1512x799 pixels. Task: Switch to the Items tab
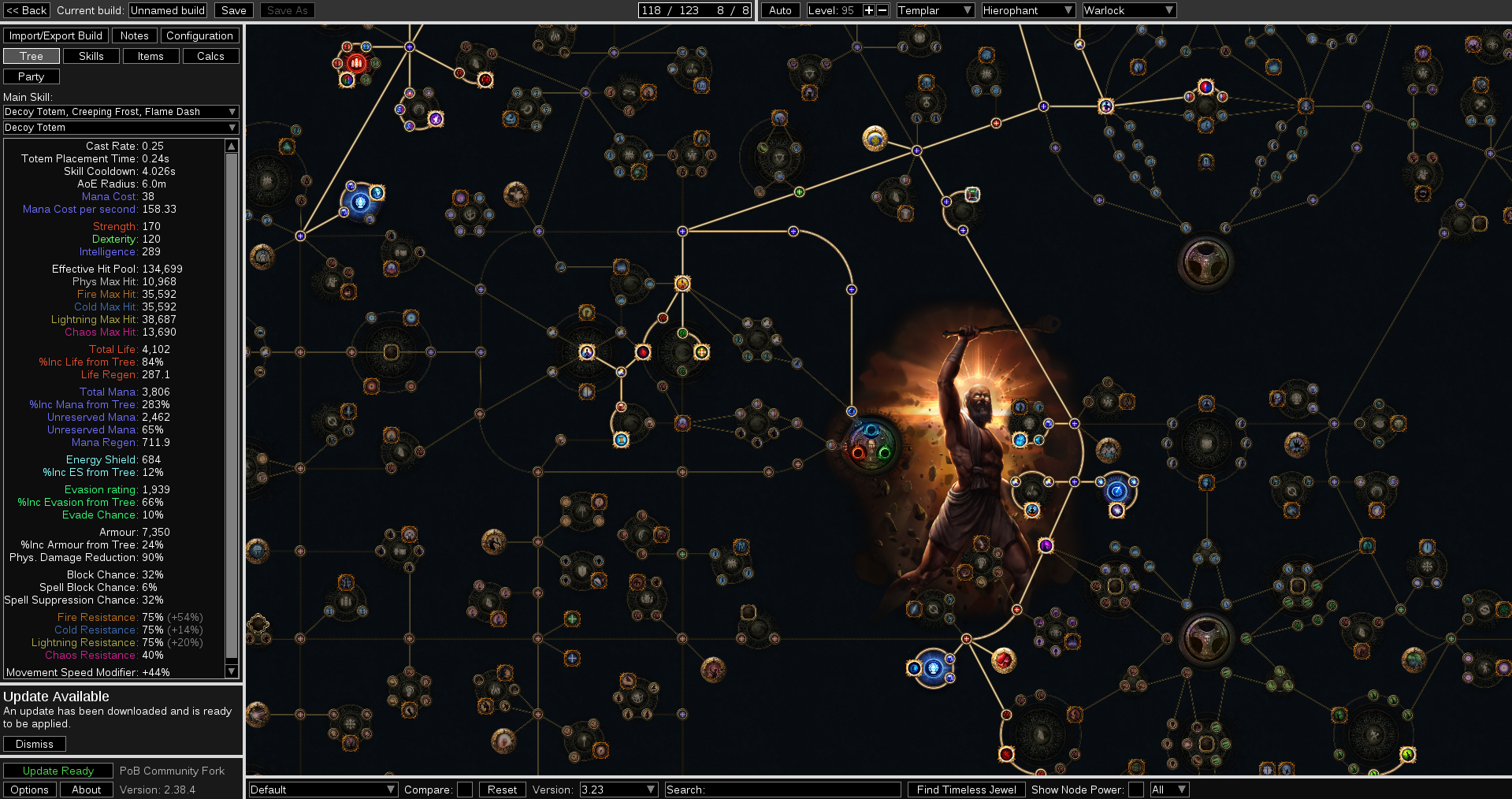click(150, 55)
